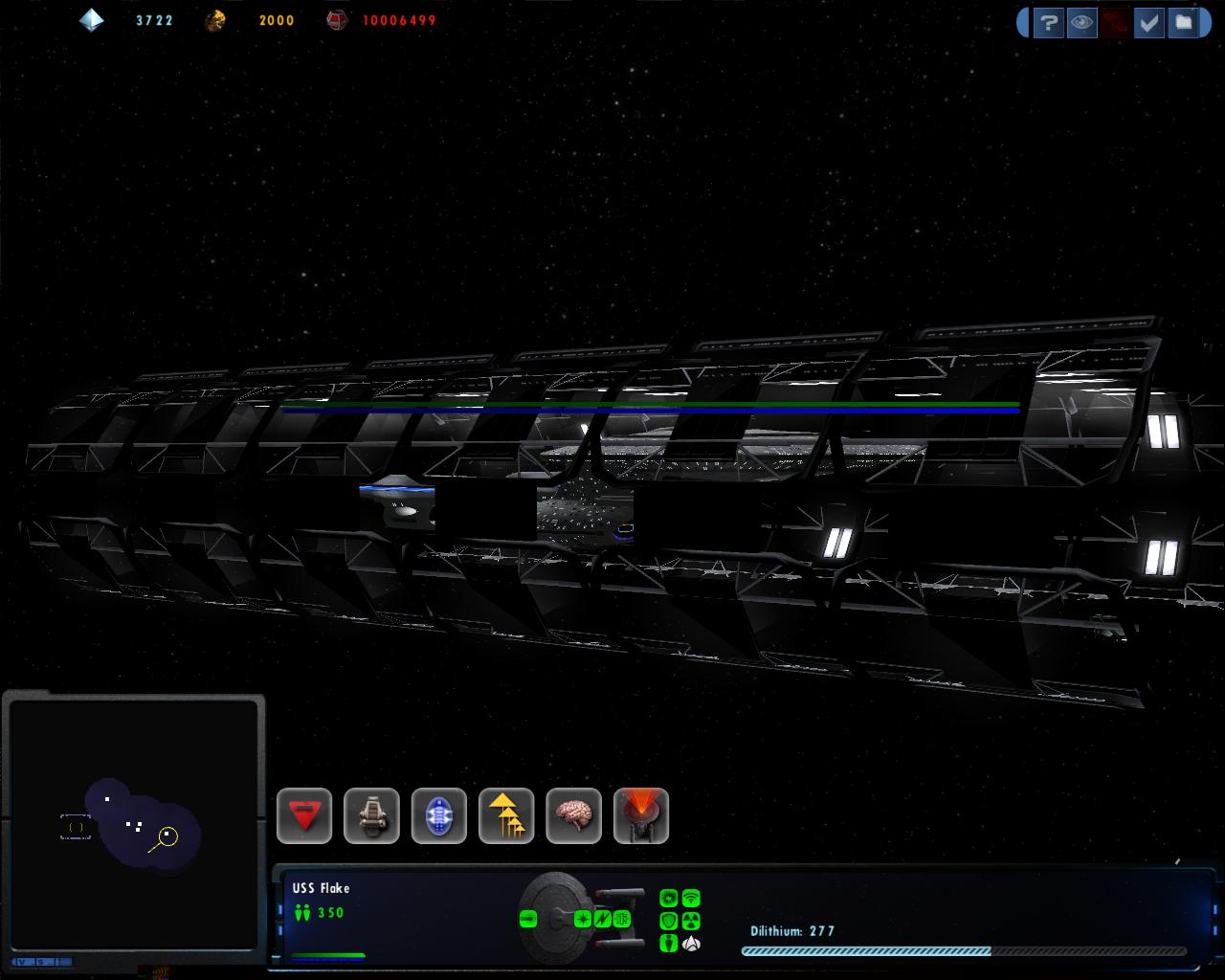
Task: Toggle the eye view button
Action: pos(1081,23)
